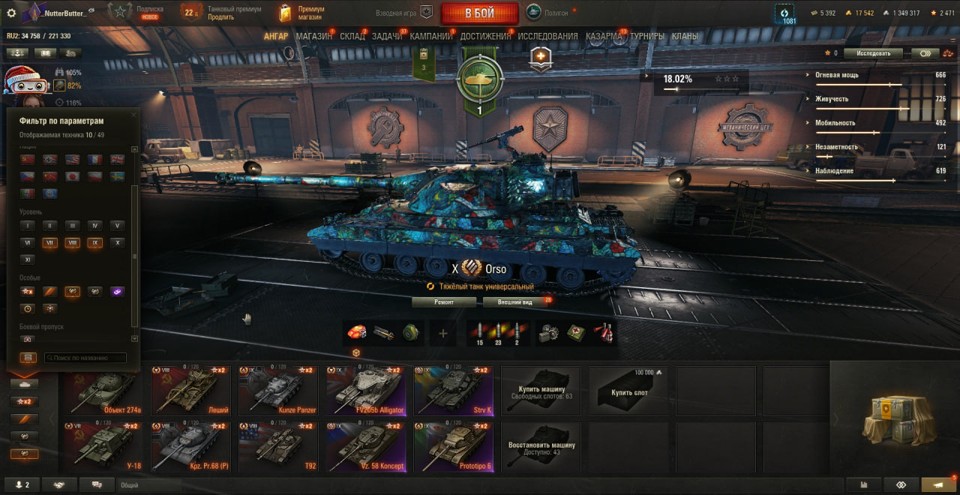This screenshot has width=960, height=495.
Task: Open Внешний вид (exterior) customization
Action: point(514,301)
